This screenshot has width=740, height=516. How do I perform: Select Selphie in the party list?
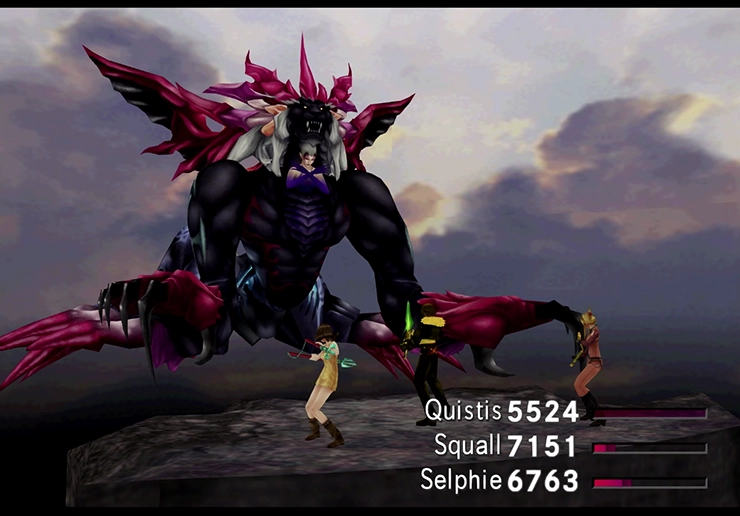[x=463, y=480]
